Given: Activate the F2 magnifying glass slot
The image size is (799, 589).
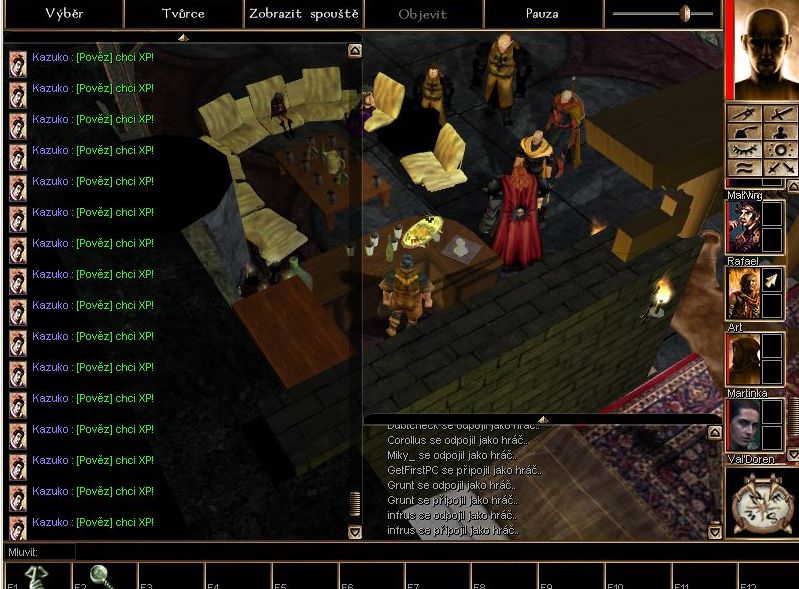Looking at the screenshot, I should click(100, 577).
